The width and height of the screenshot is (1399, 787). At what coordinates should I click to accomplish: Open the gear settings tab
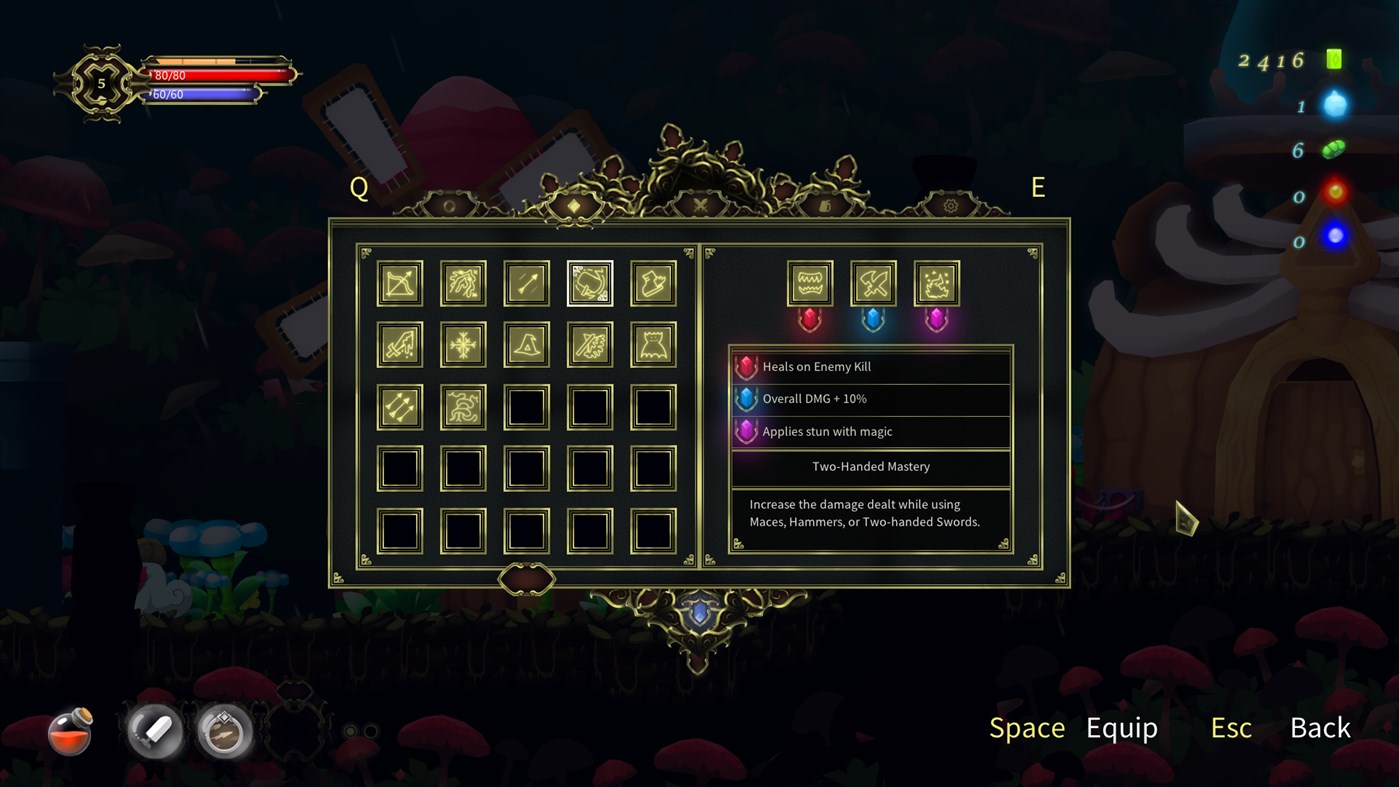tap(950, 206)
